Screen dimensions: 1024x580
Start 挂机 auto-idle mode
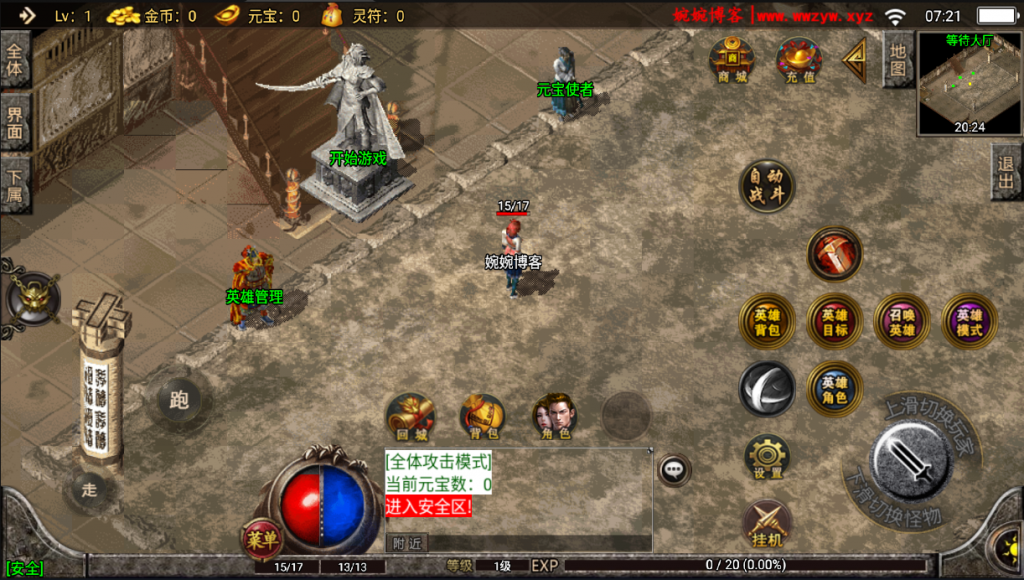tap(767, 524)
